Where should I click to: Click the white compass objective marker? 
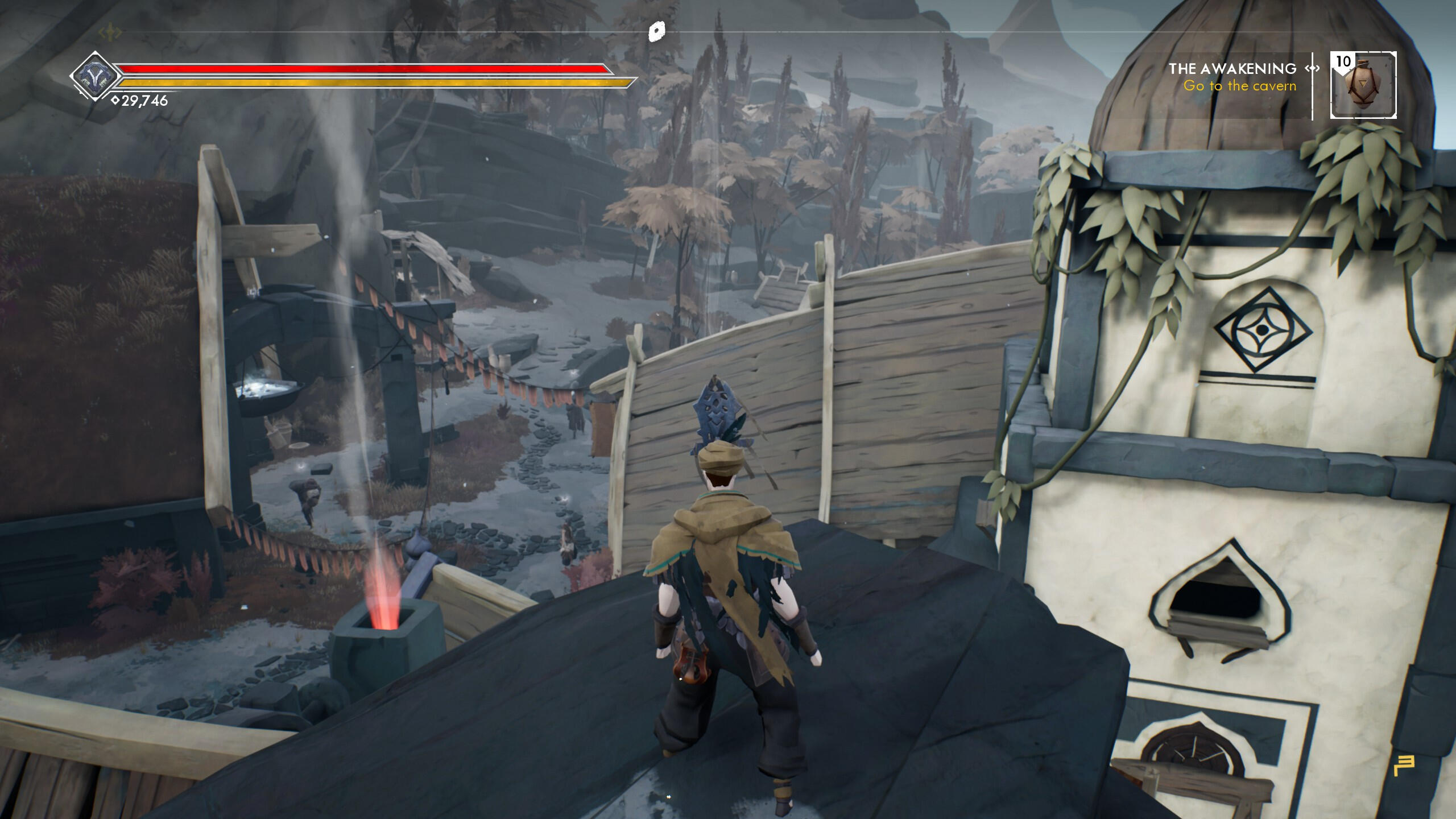657,31
